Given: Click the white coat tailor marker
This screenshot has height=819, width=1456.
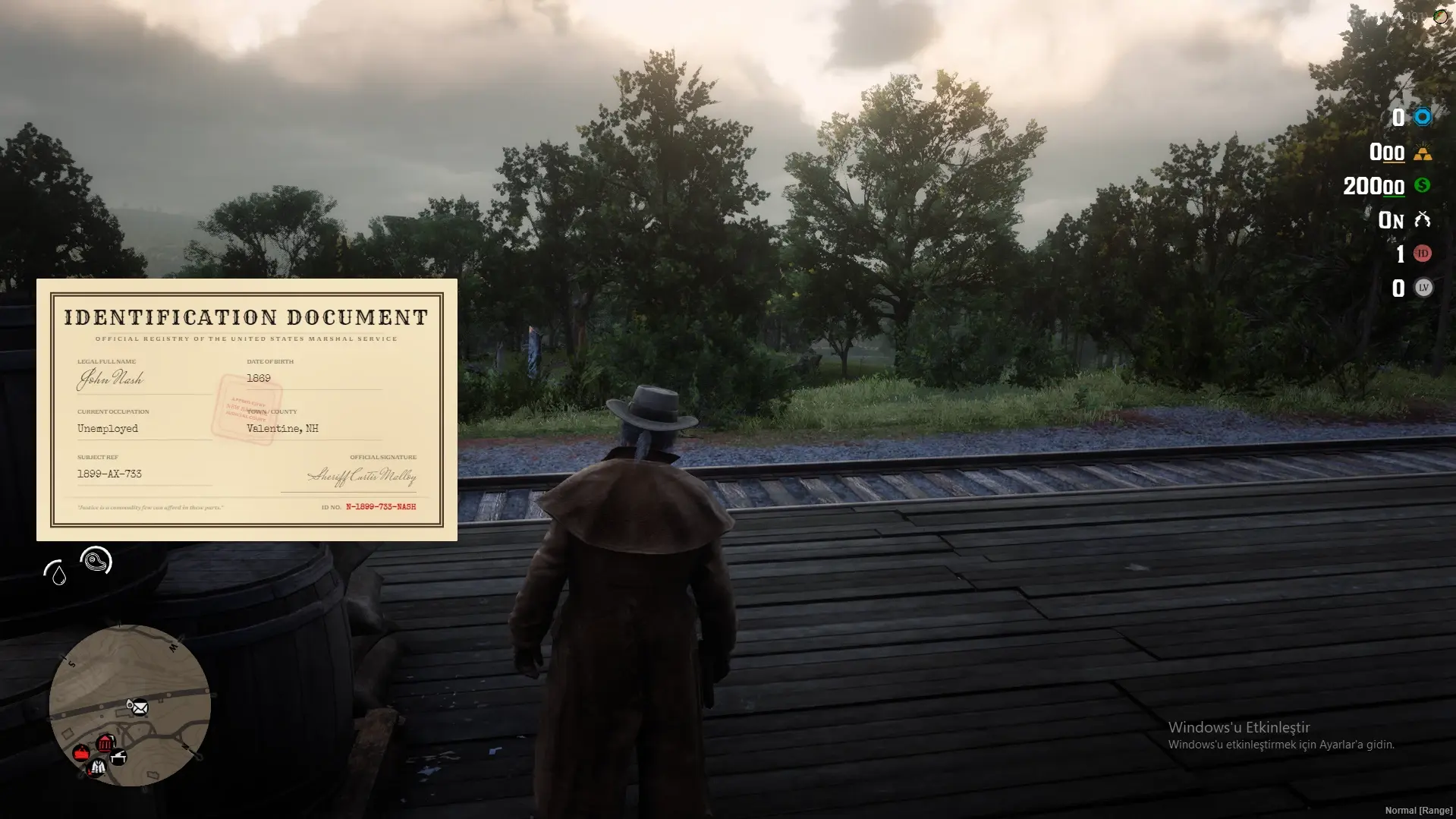Looking at the screenshot, I should pos(97,768).
